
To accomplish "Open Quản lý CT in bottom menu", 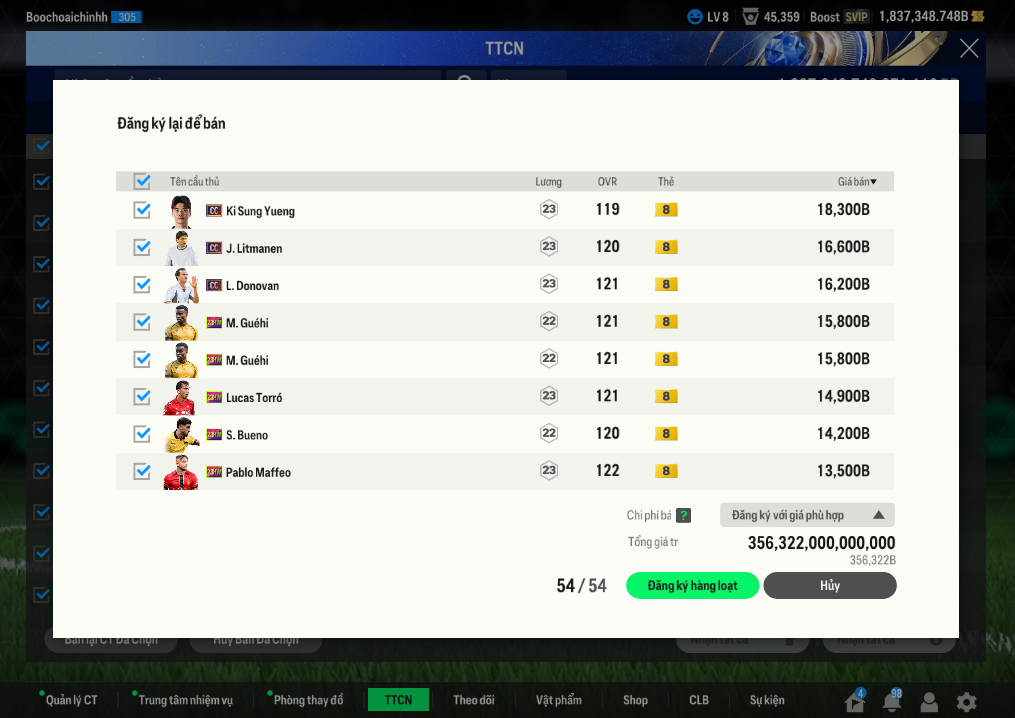I will tap(71, 700).
